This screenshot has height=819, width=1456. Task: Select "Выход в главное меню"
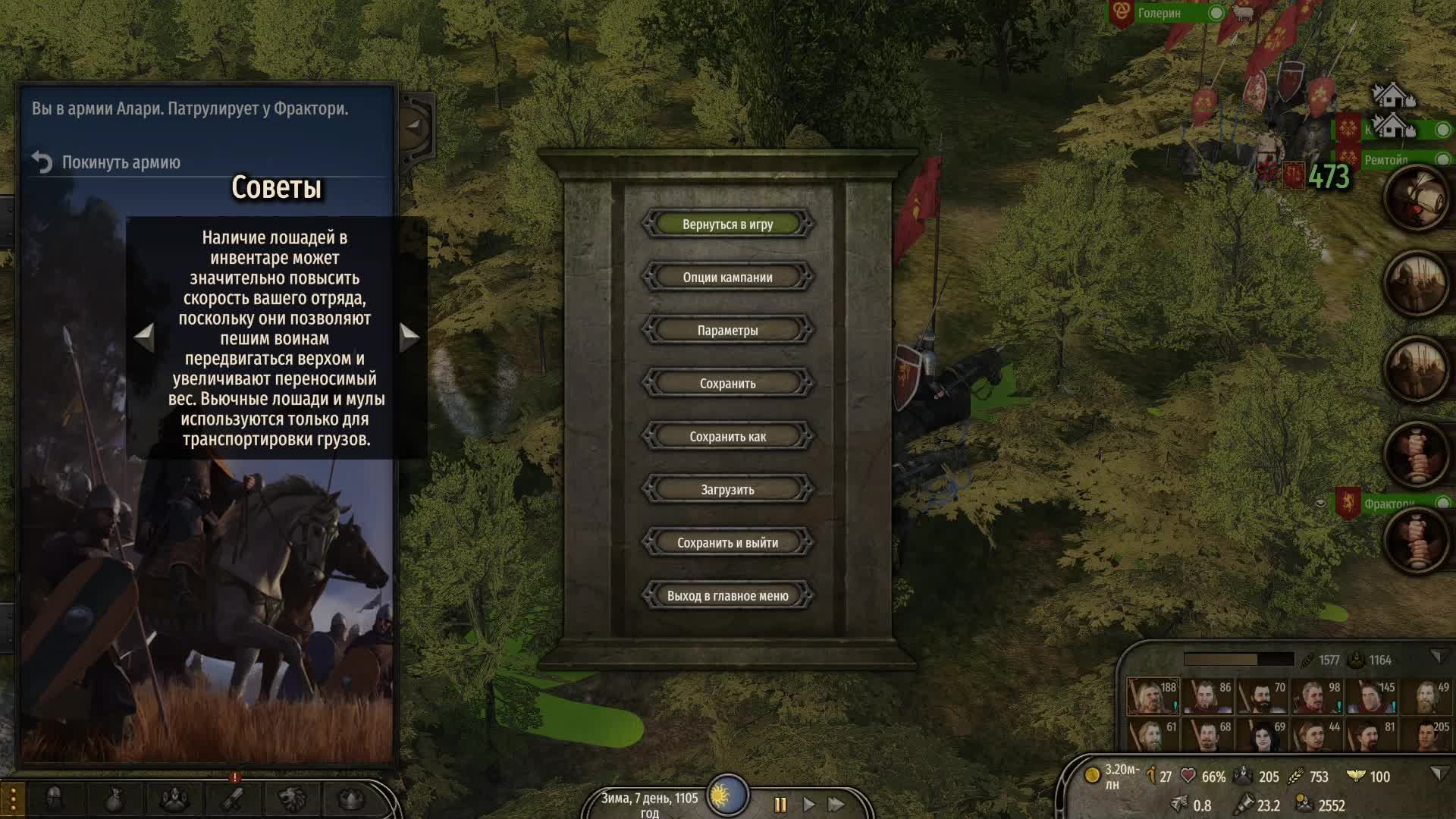tap(727, 596)
